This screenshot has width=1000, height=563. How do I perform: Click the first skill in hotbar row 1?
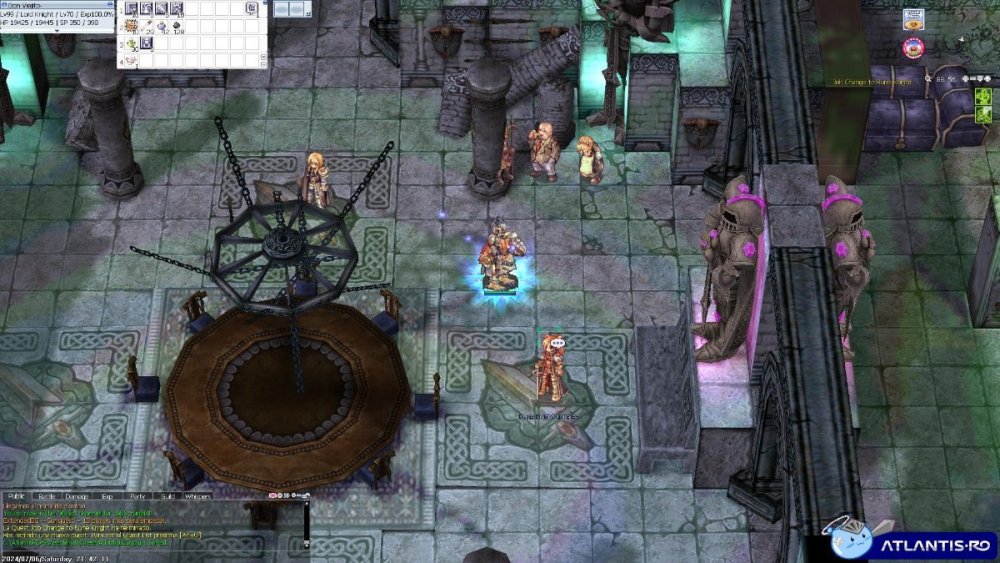[131, 9]
